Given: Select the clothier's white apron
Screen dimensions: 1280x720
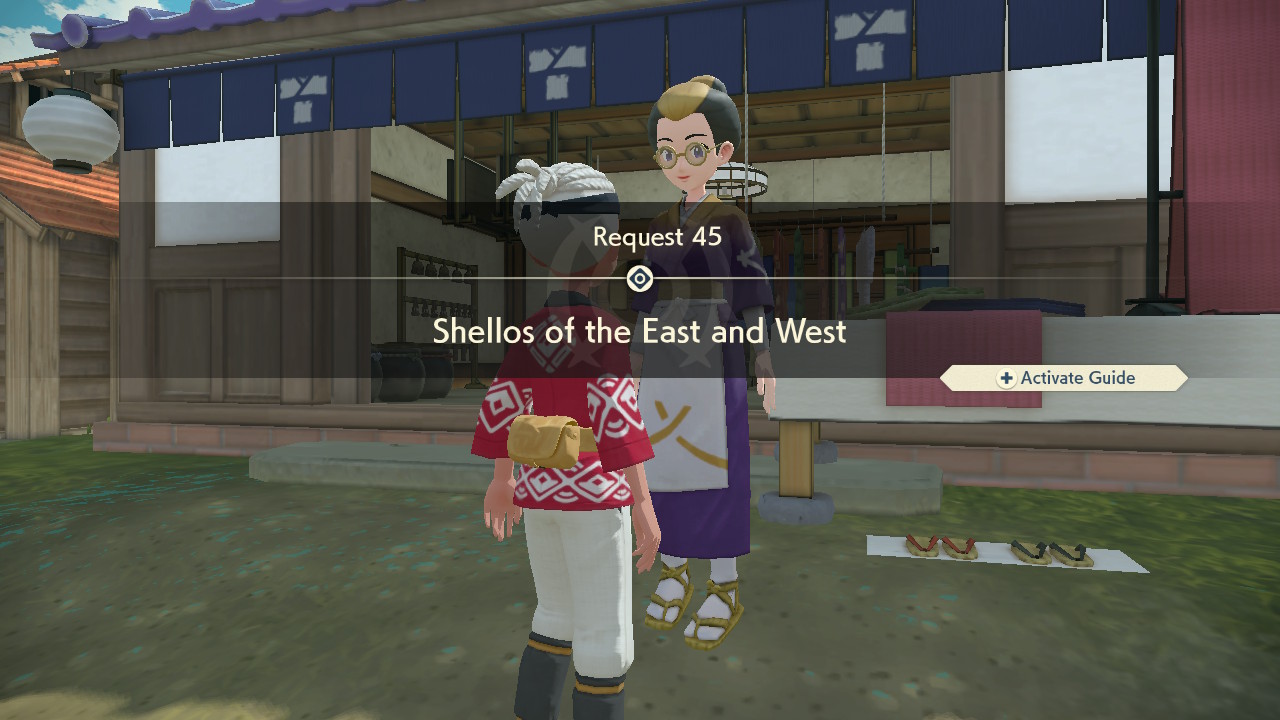Looking at the screenshot, I should (x=690, y=420).
